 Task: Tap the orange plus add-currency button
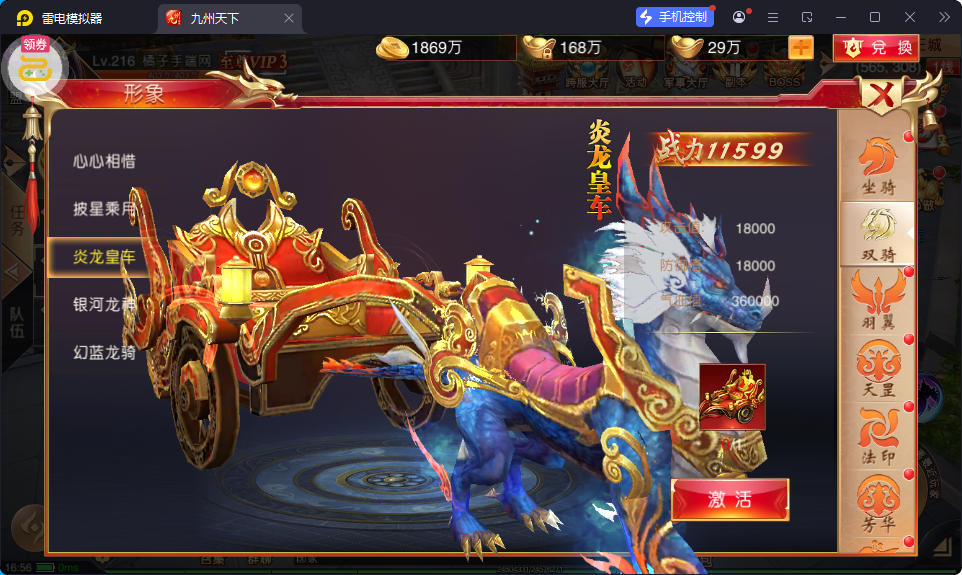click(x=801, y=47)
